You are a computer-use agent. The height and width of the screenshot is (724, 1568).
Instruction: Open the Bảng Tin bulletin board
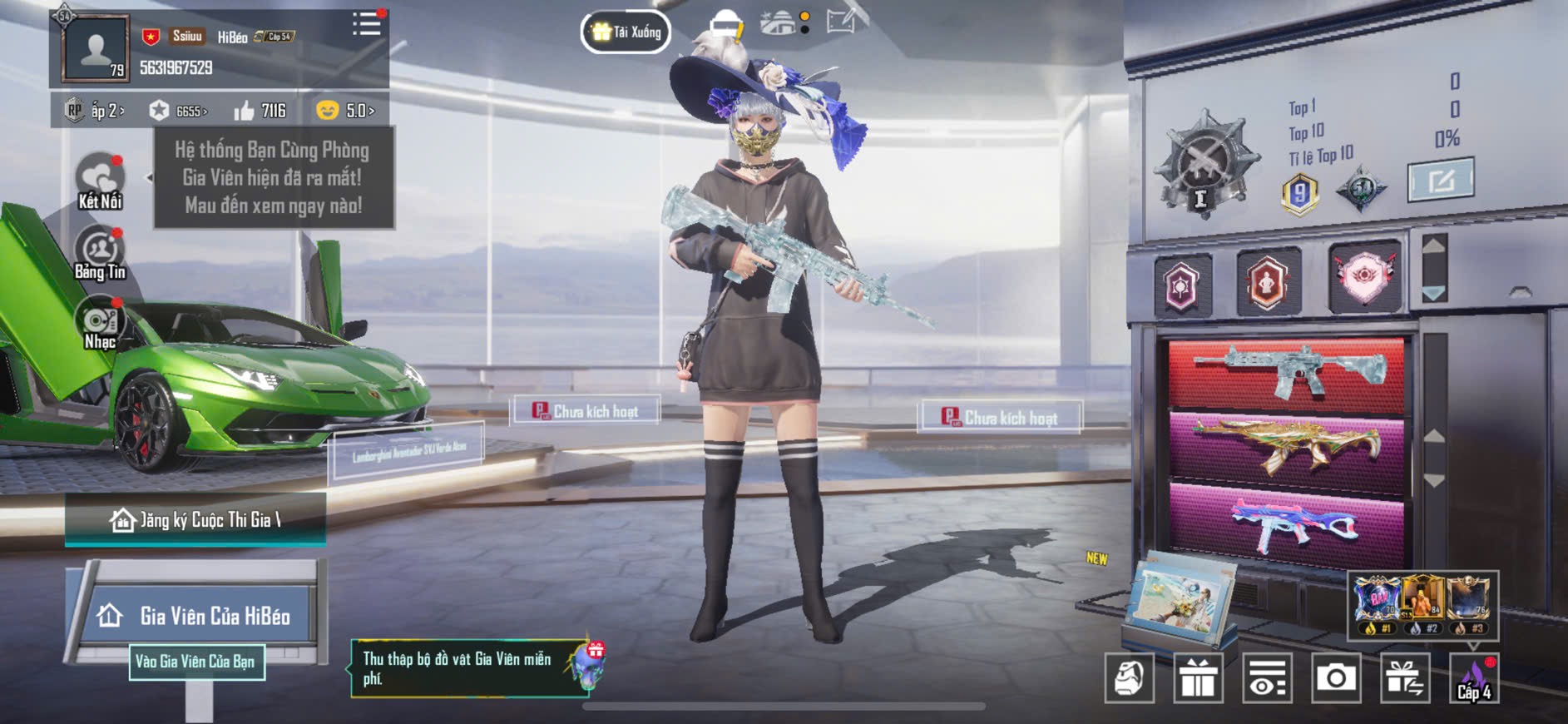tap(100, 253)
